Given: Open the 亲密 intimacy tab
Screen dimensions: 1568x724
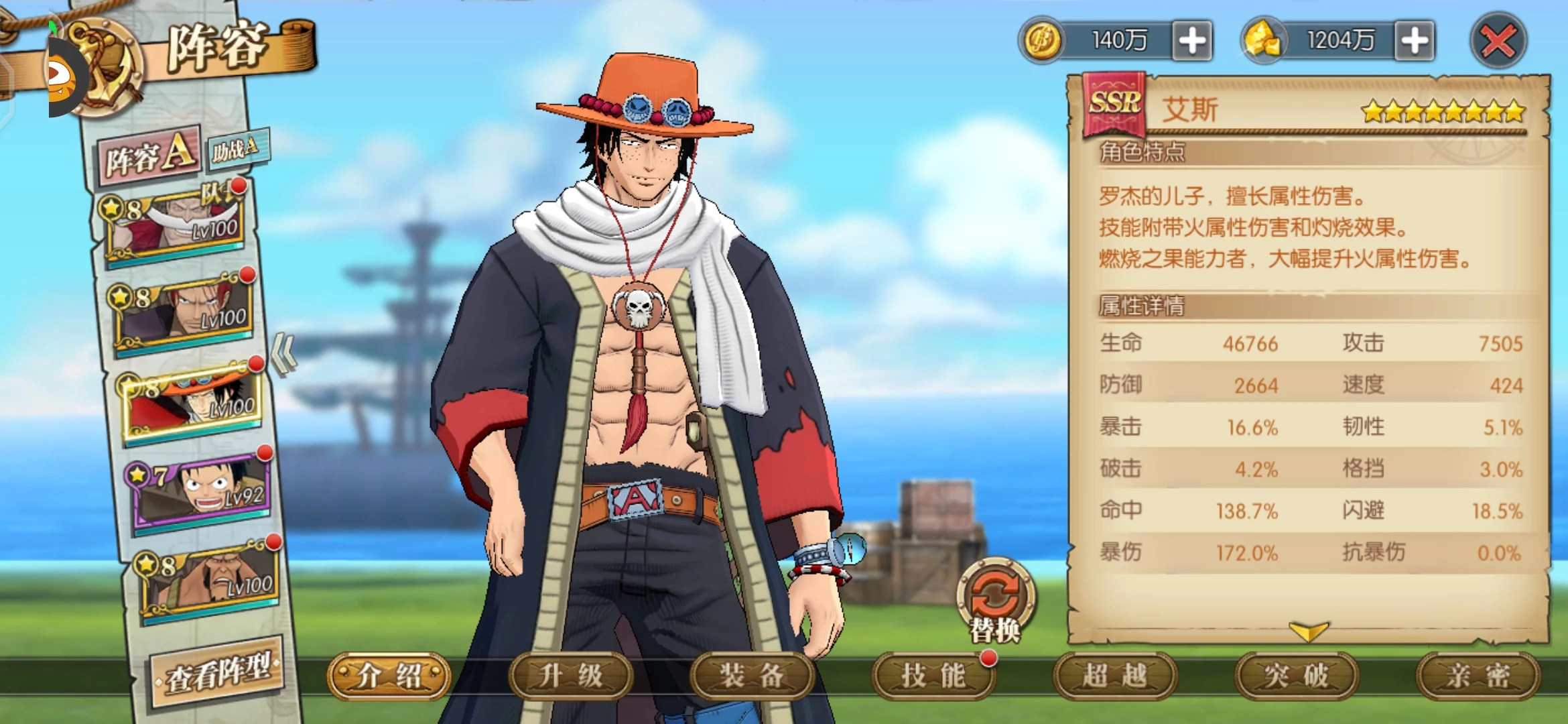Looking at the screenshot, I should pos(1478,676).
